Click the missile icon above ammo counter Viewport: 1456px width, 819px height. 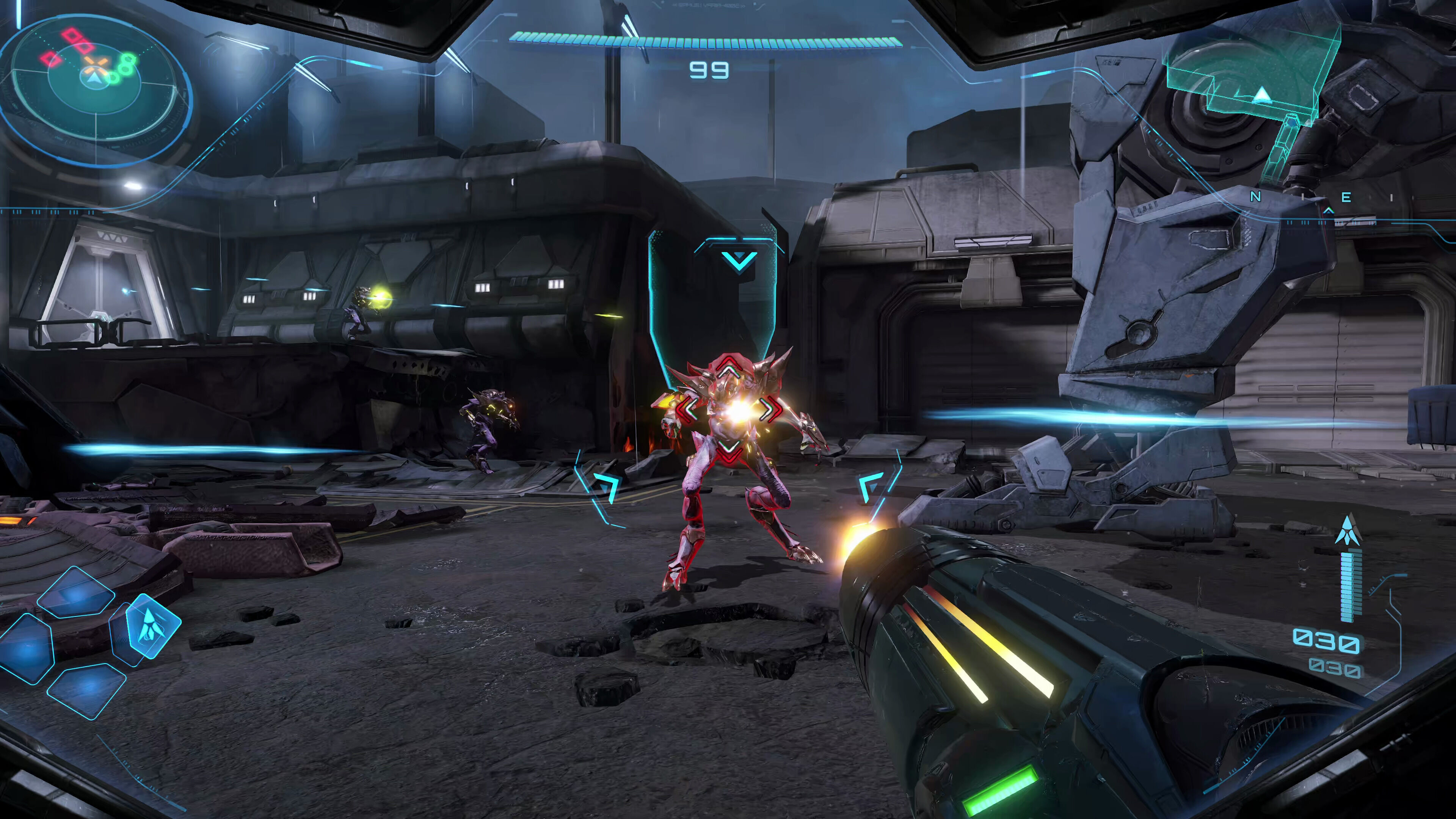1348,531
